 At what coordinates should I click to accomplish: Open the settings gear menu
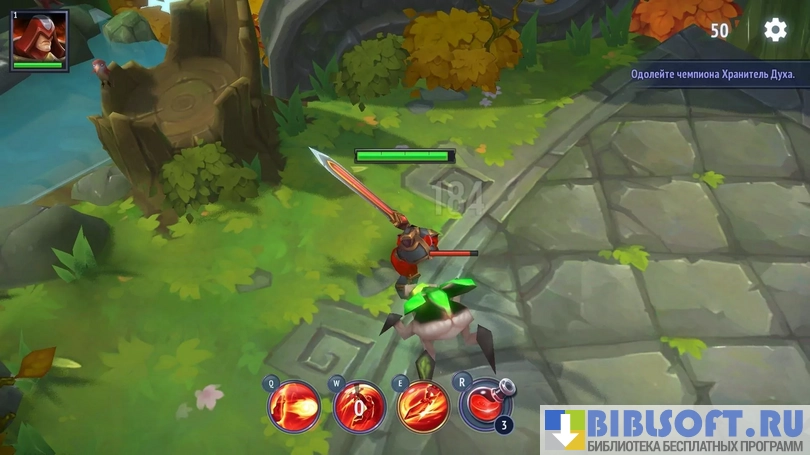pyautogui.click(x=775, y=30)
